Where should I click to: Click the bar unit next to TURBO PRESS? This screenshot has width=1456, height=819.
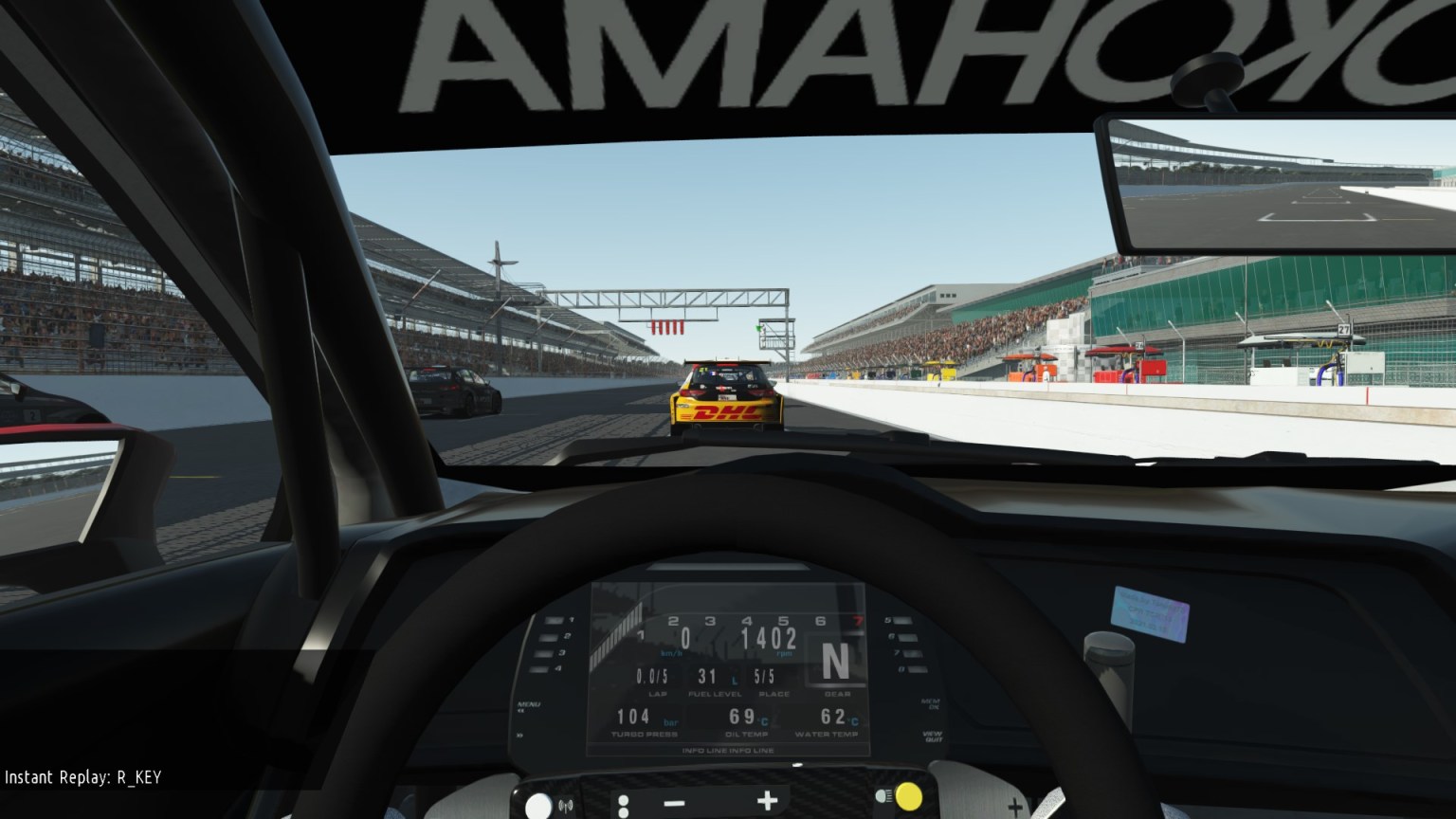click(671, 723)
